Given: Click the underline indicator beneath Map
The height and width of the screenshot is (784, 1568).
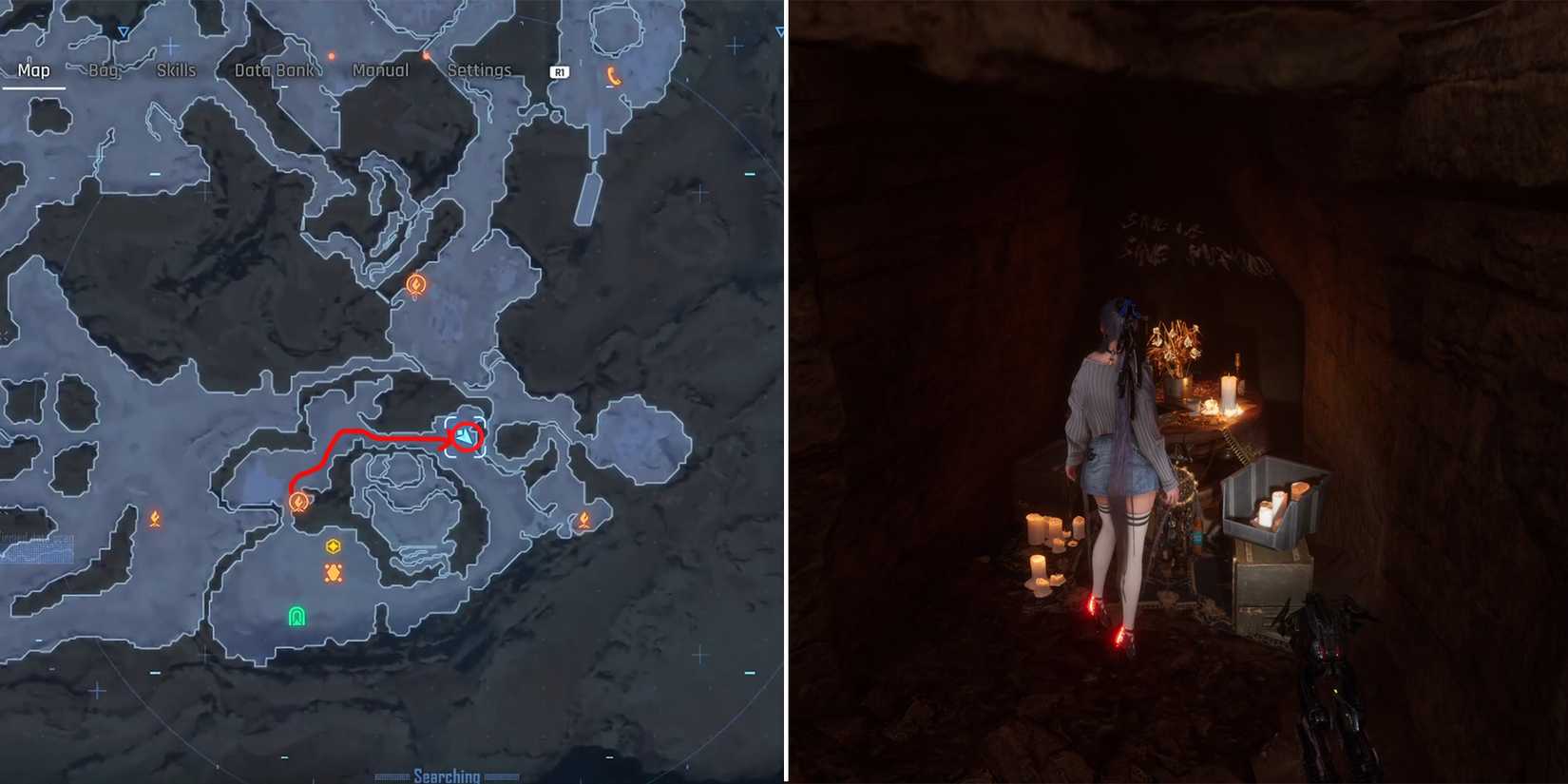Looking at the screenshot, I should coord(34,86).
